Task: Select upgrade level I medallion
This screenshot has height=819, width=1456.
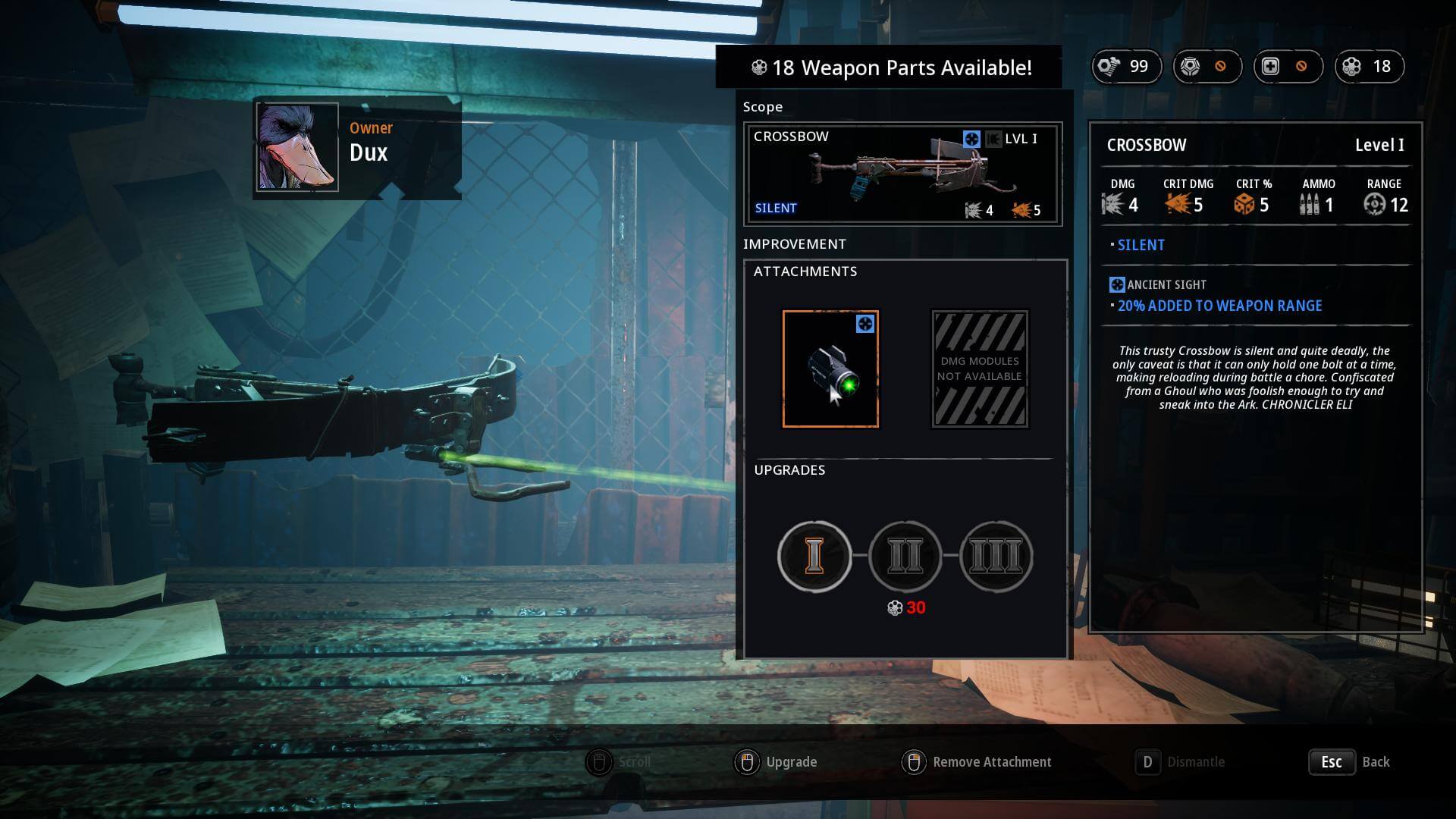Action: [x=814, y=556]
